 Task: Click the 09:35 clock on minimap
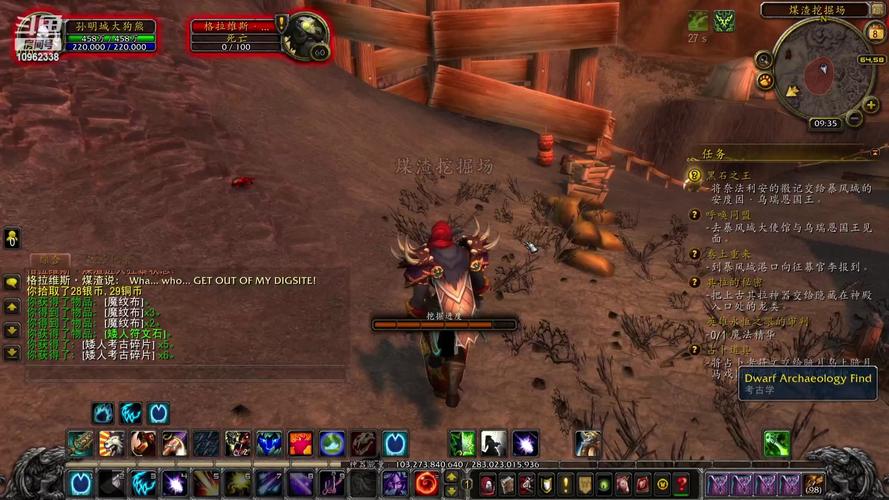825,123
